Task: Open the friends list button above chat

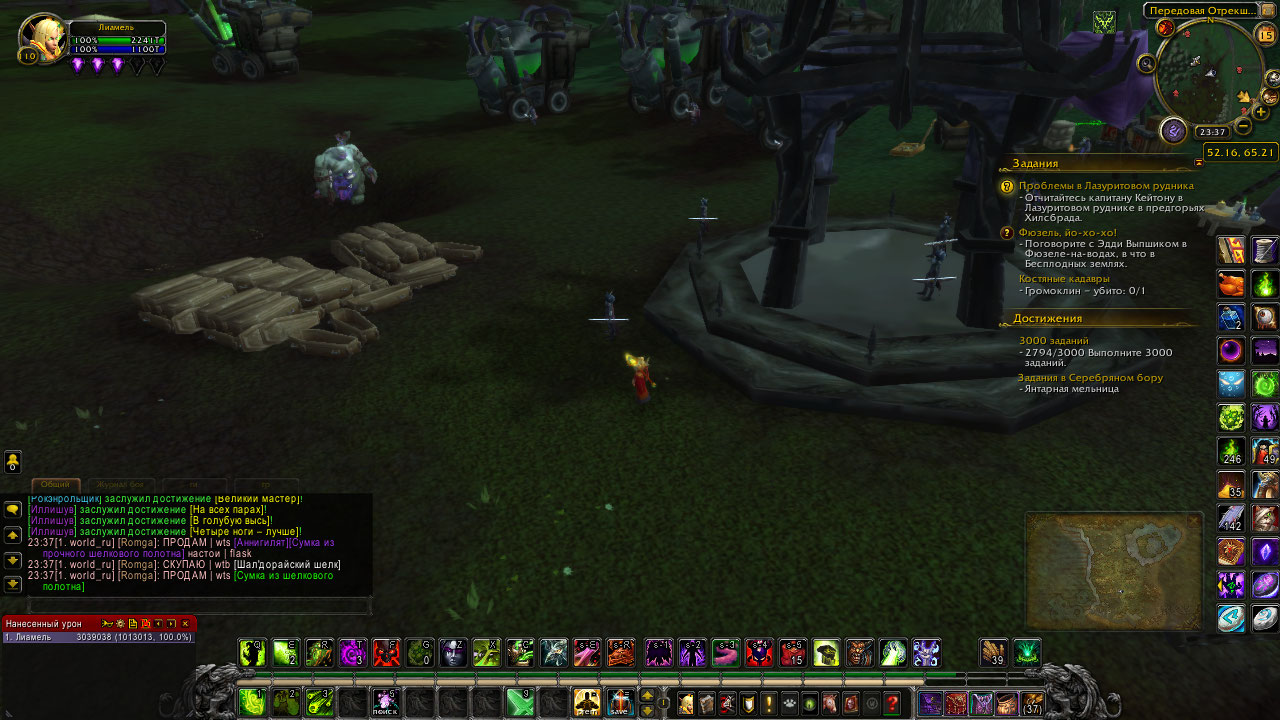Action: point(13,462)
